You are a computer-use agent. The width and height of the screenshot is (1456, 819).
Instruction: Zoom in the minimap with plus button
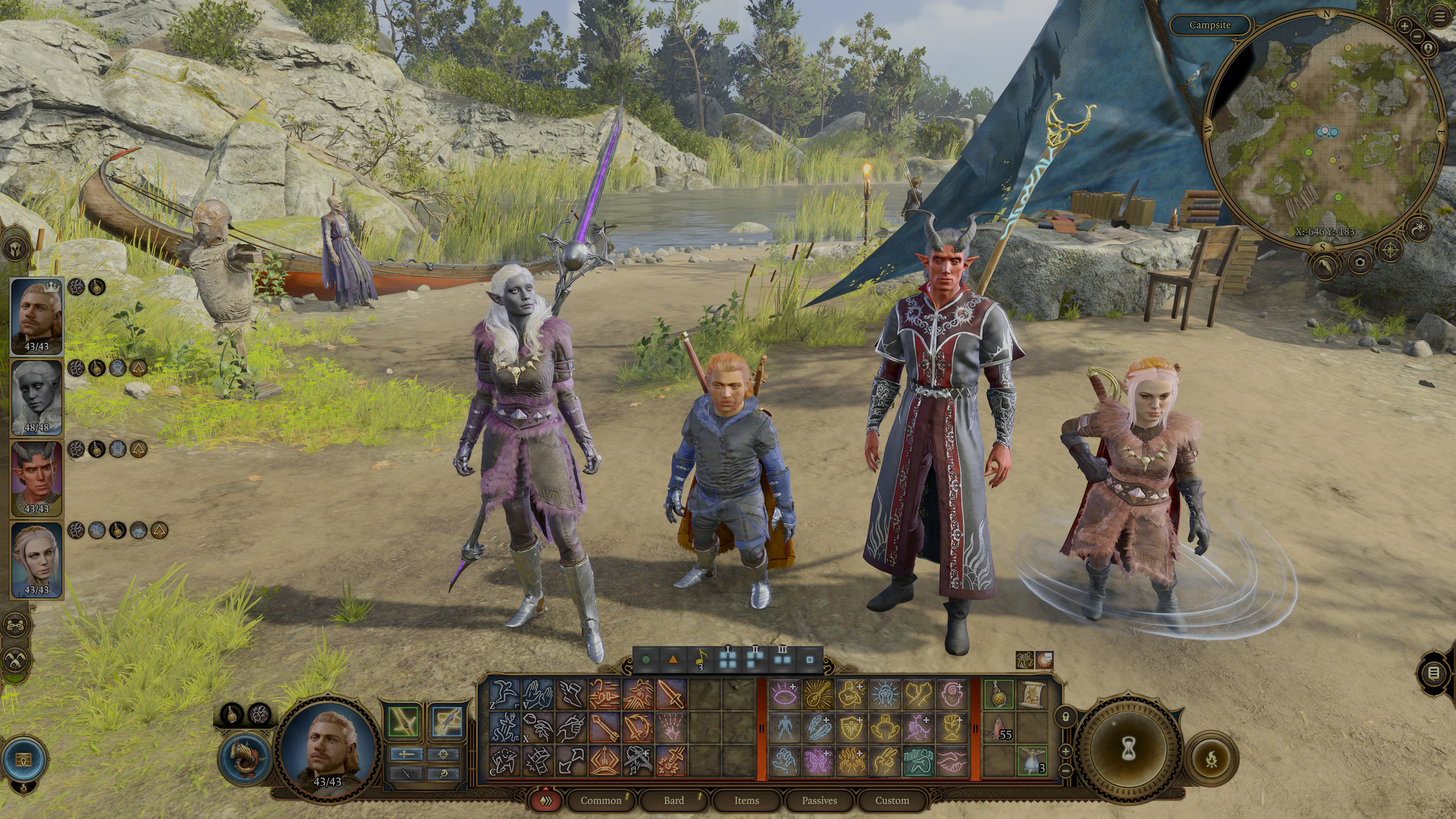1404,26
